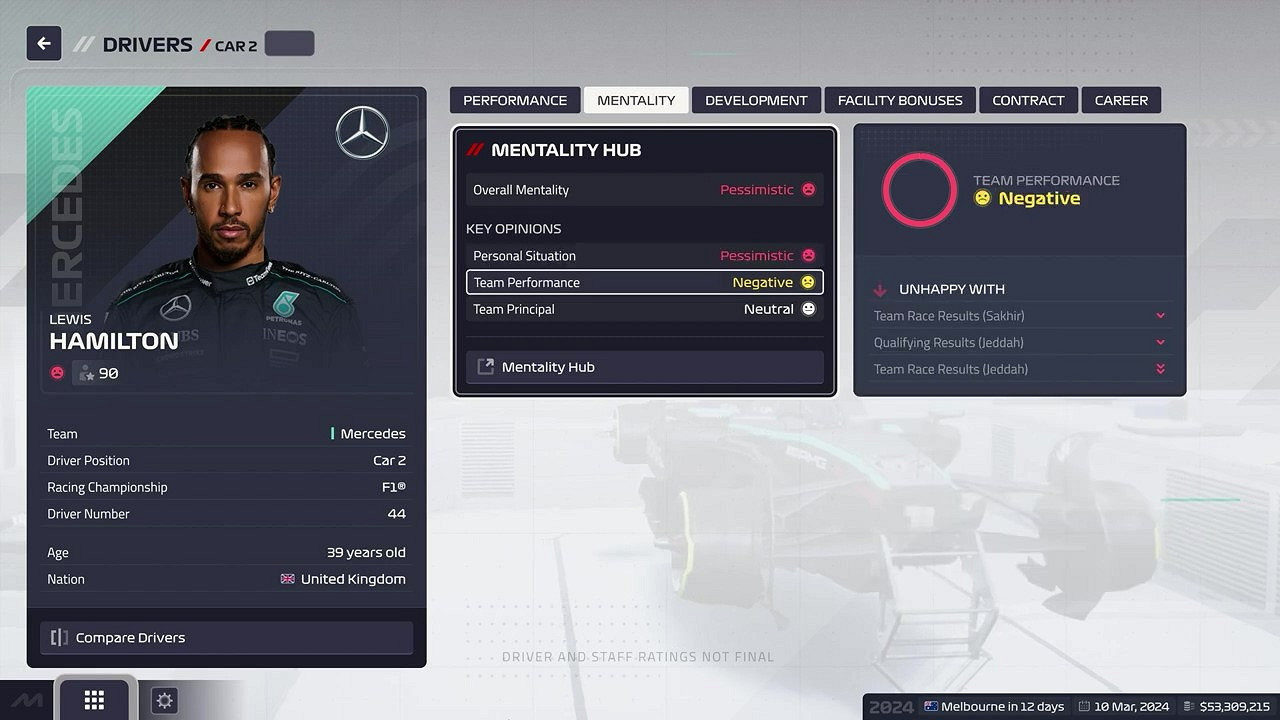Click the star rating icon under Hamilton's name
This screenshot has height=720, width=1280.
pyautogui.click(x=87, y=372)
